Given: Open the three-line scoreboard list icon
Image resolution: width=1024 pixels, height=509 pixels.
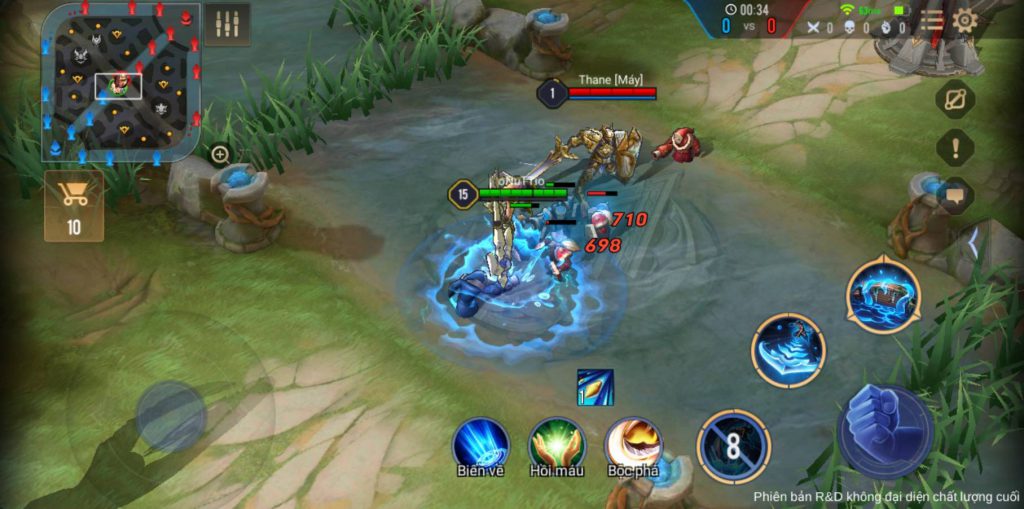Looking at the screenshot, I should 932,20.
